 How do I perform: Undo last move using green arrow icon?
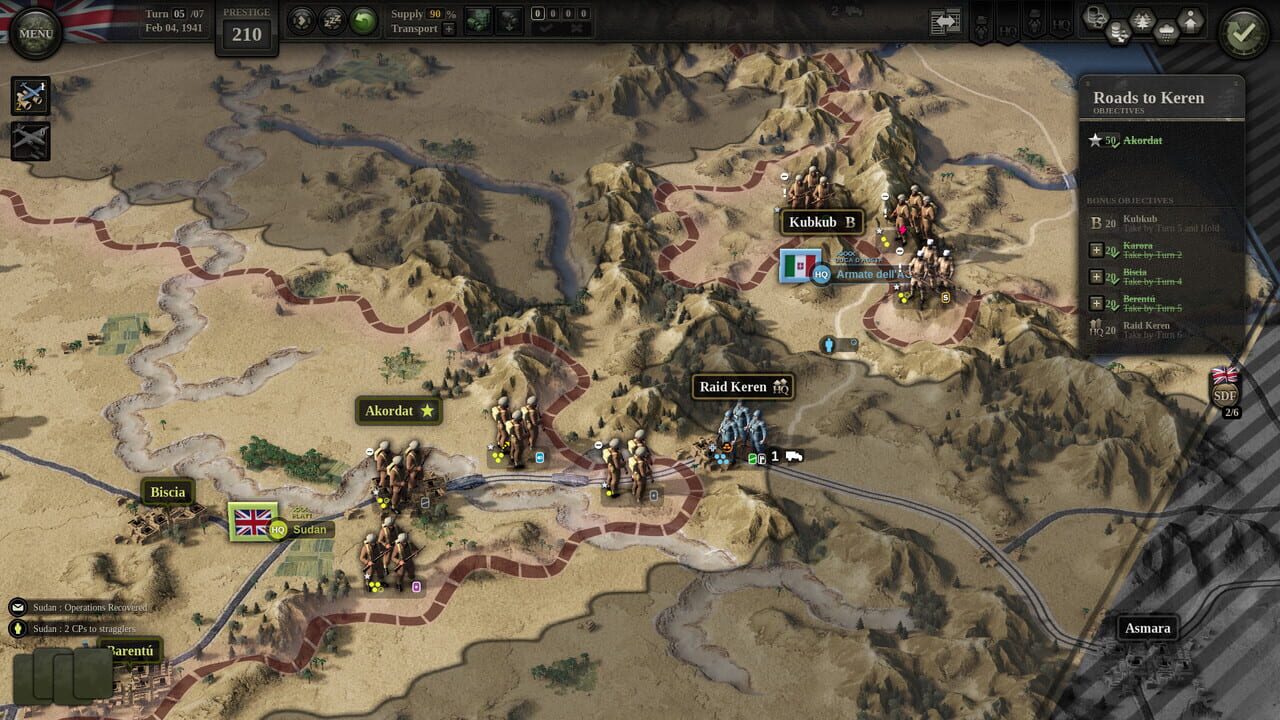point(364,20)
